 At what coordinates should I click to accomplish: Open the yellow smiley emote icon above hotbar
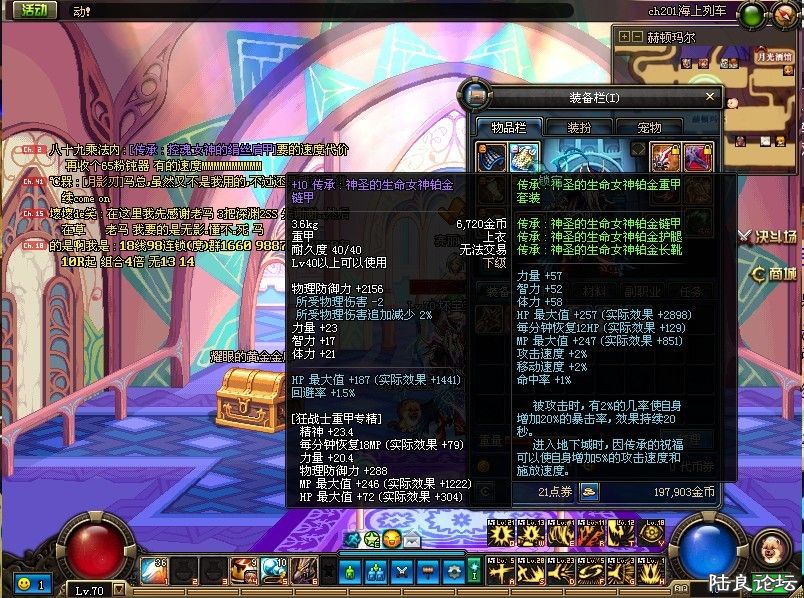[391, 540]
